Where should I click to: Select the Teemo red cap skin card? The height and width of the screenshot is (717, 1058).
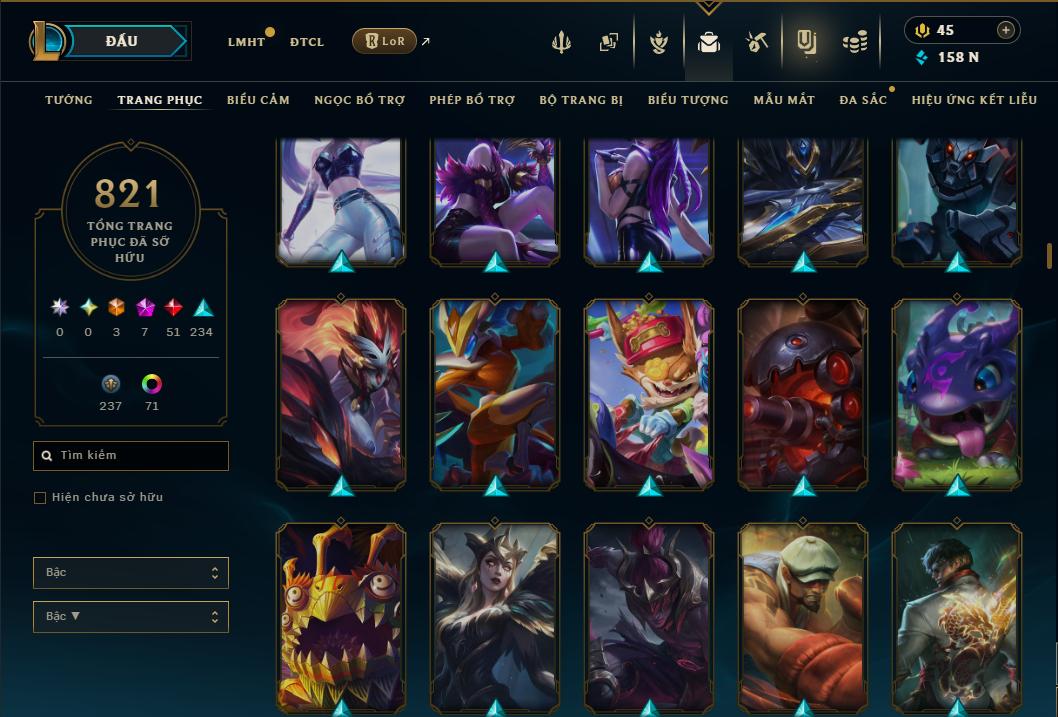tap(649, 390)
